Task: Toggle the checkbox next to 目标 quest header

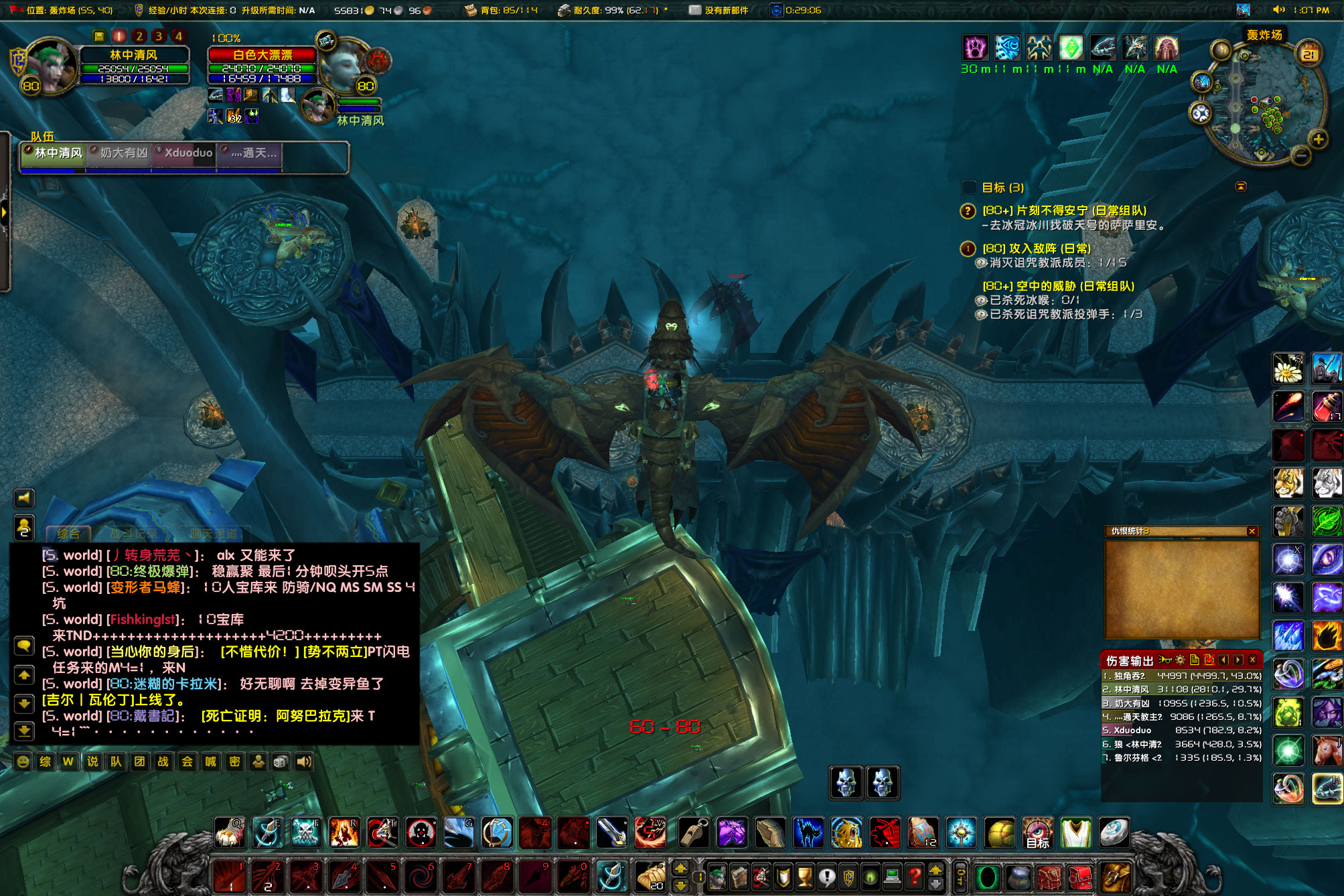Action: tap(968, 188)
